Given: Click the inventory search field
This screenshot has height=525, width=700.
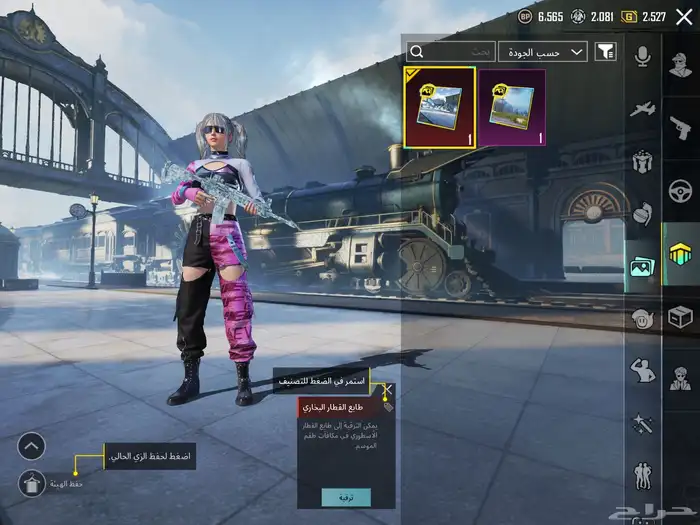Looking at the screenshot, I should tap(452, 51).
